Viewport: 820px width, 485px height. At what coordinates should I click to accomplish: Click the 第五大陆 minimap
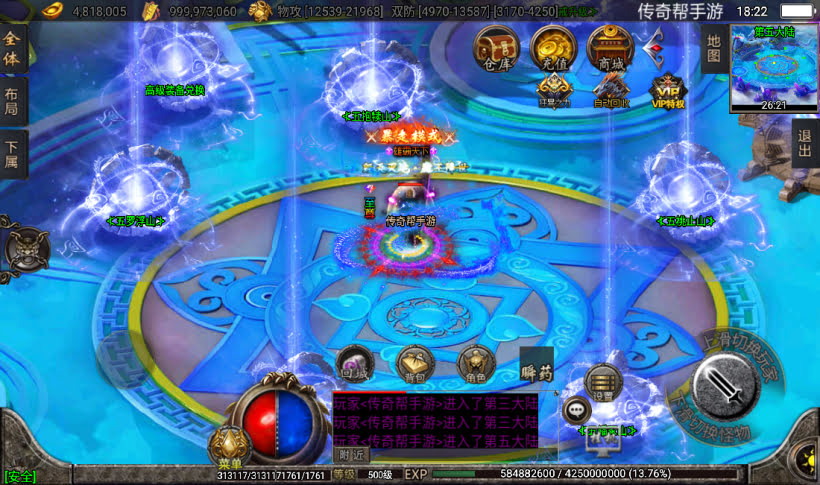click(x=774, y=67)
